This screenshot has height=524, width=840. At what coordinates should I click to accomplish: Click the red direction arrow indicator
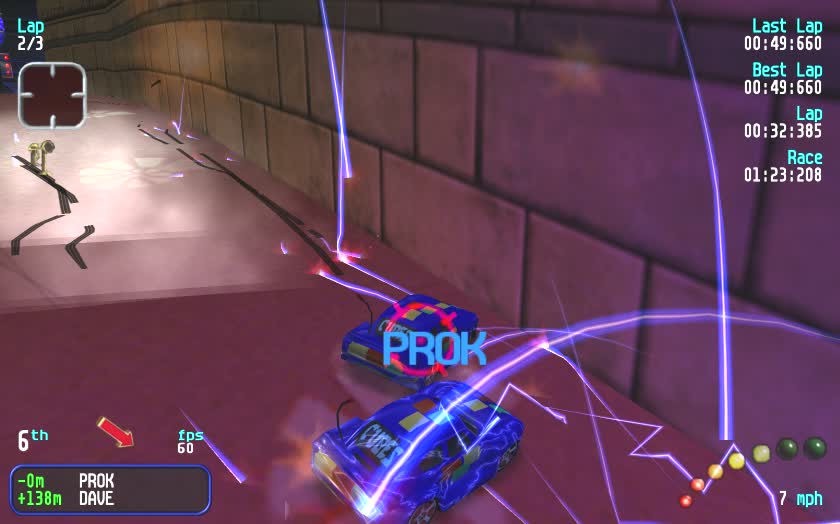point(115,433)
